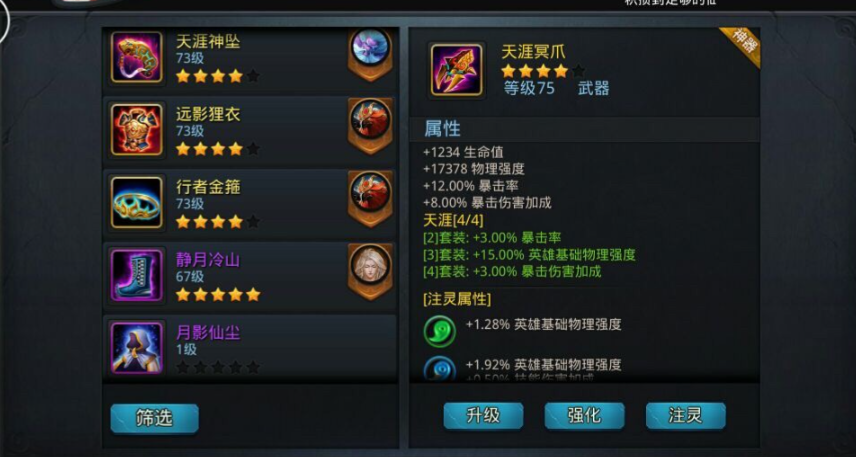Screen dimensions: 856x457
Task: Choose the 远影狸衣 armor item
Action: tap(230, 130)
